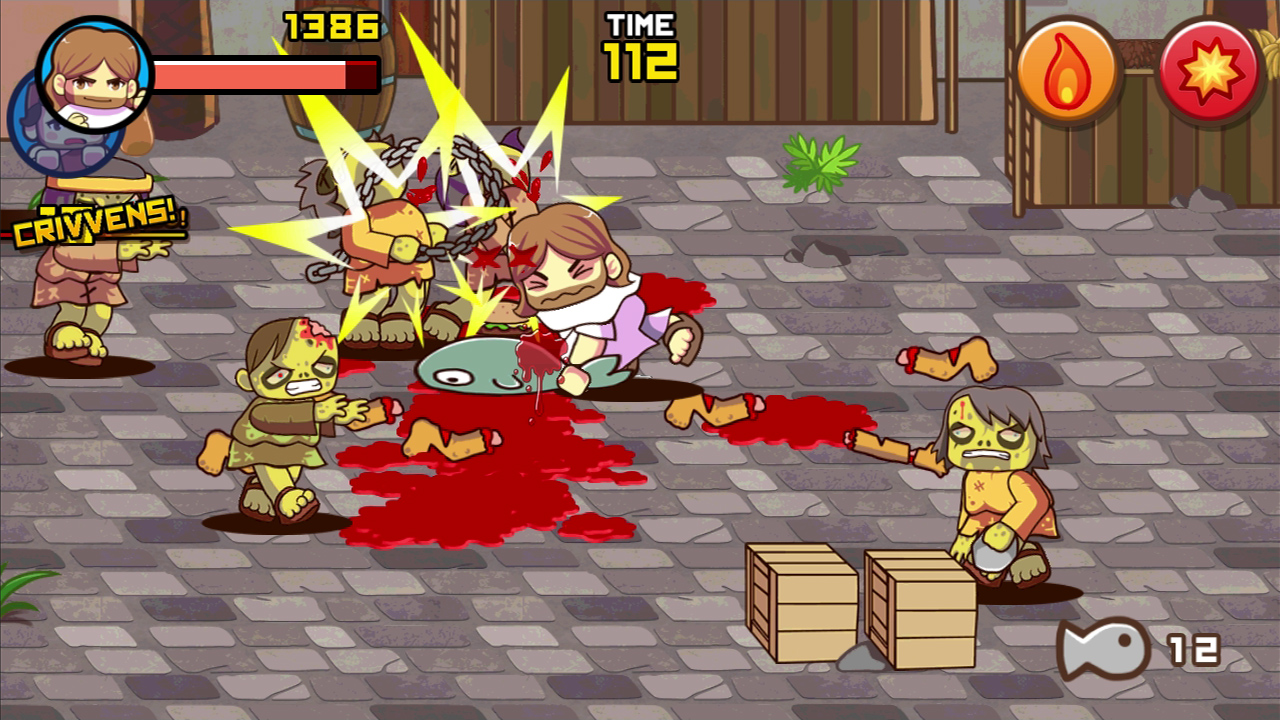Select the TIME 112 countdown display
Screen dimensions: 1280x720
640,45
